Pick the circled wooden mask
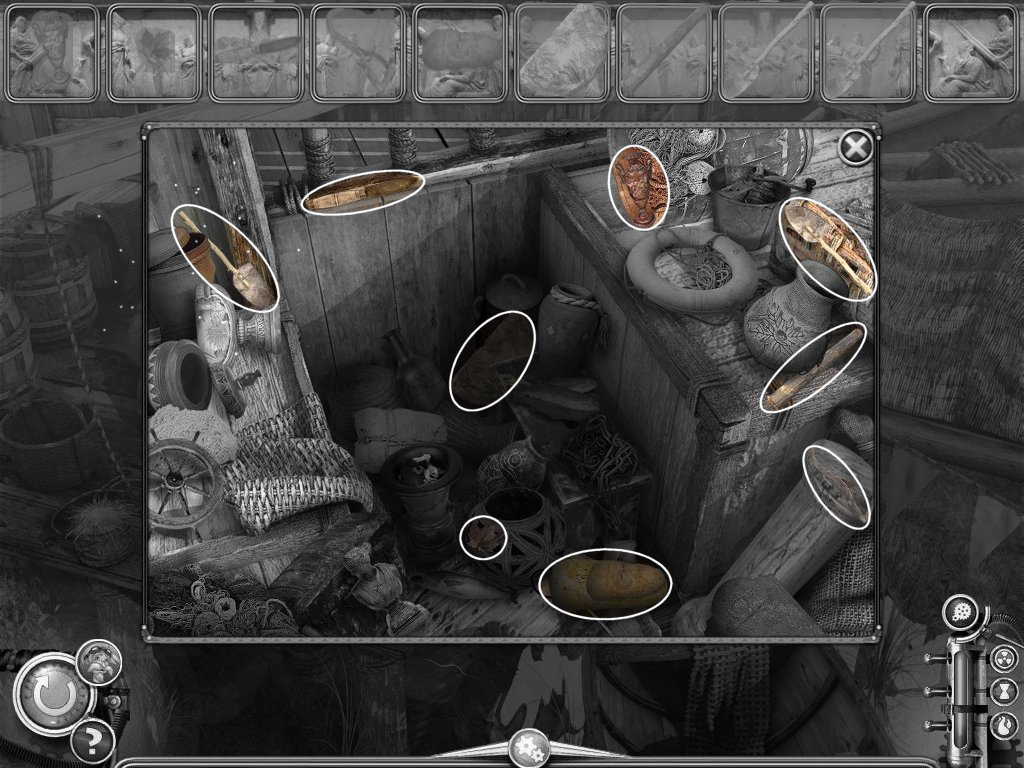 (x=639, y=187)
